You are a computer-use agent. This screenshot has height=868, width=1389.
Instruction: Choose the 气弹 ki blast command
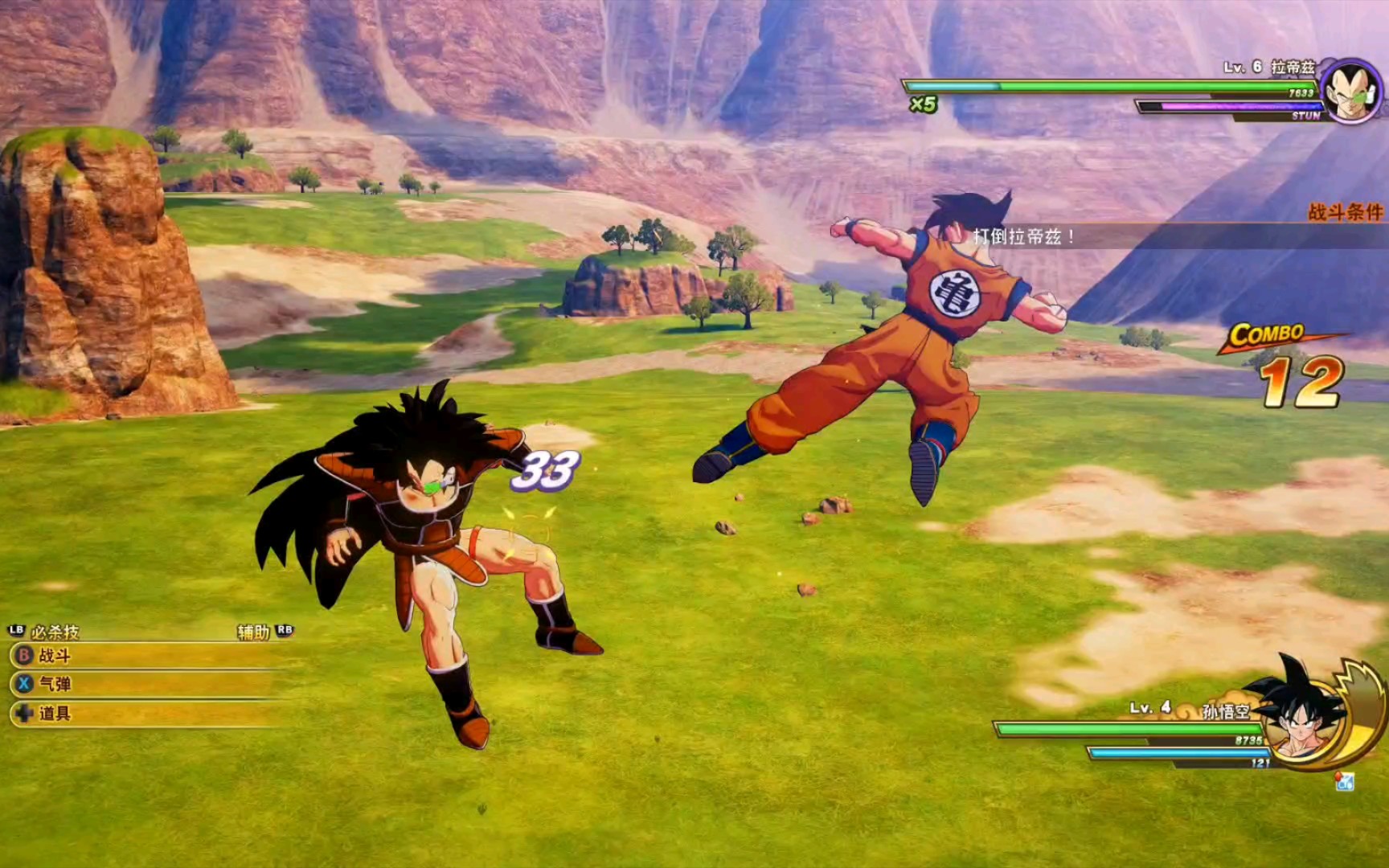(54, 684)
